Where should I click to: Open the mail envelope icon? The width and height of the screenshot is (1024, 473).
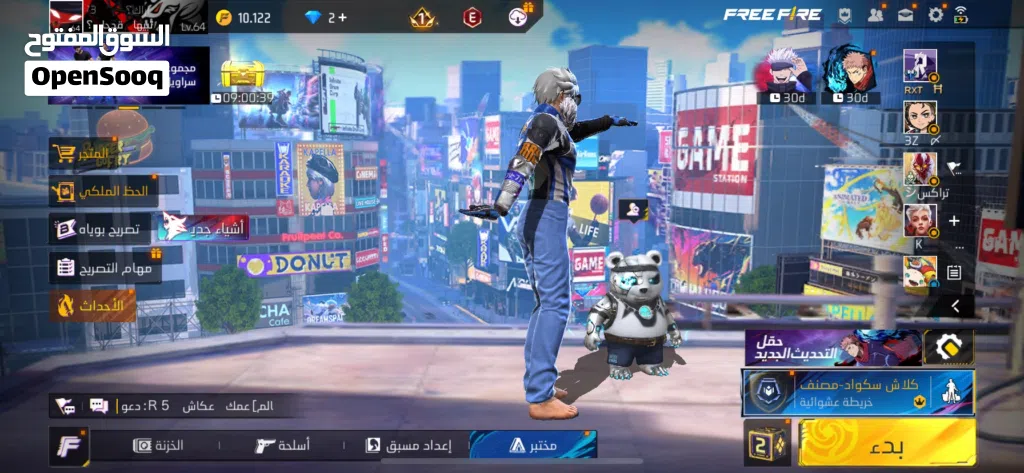(x=906, y=14)
